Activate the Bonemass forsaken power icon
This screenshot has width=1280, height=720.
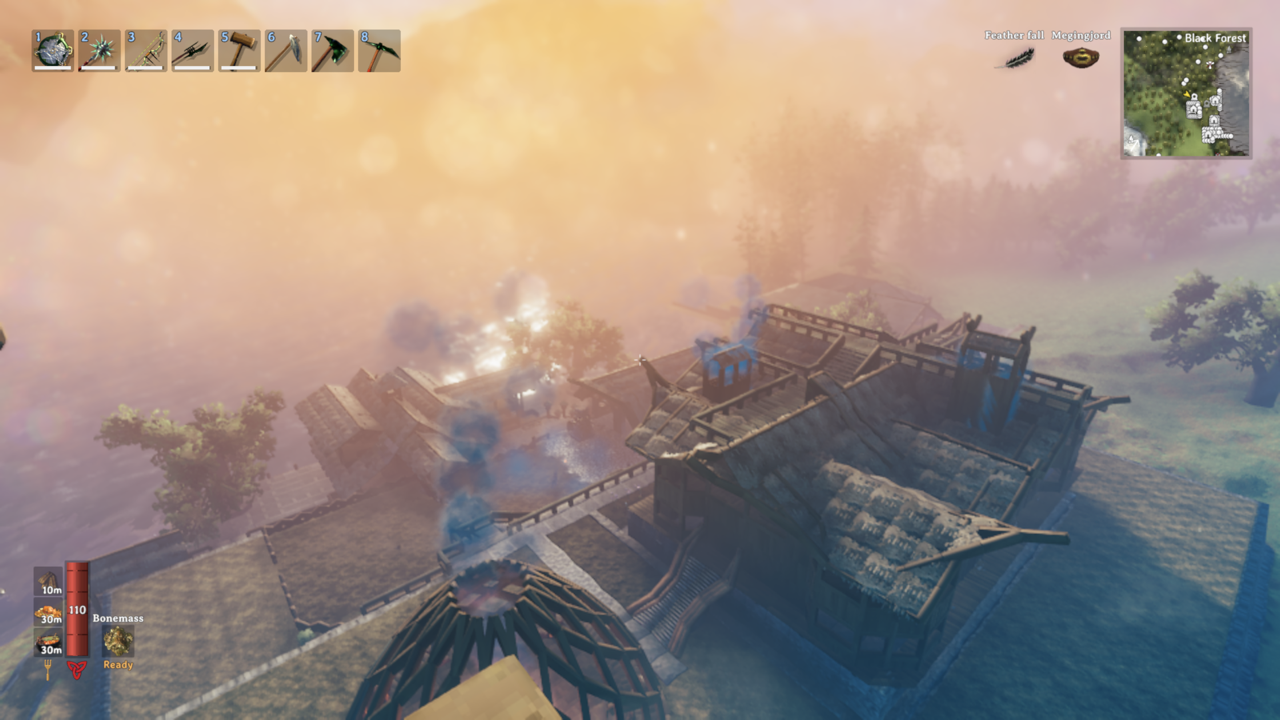pyautogui.click(x=118, y=641)
